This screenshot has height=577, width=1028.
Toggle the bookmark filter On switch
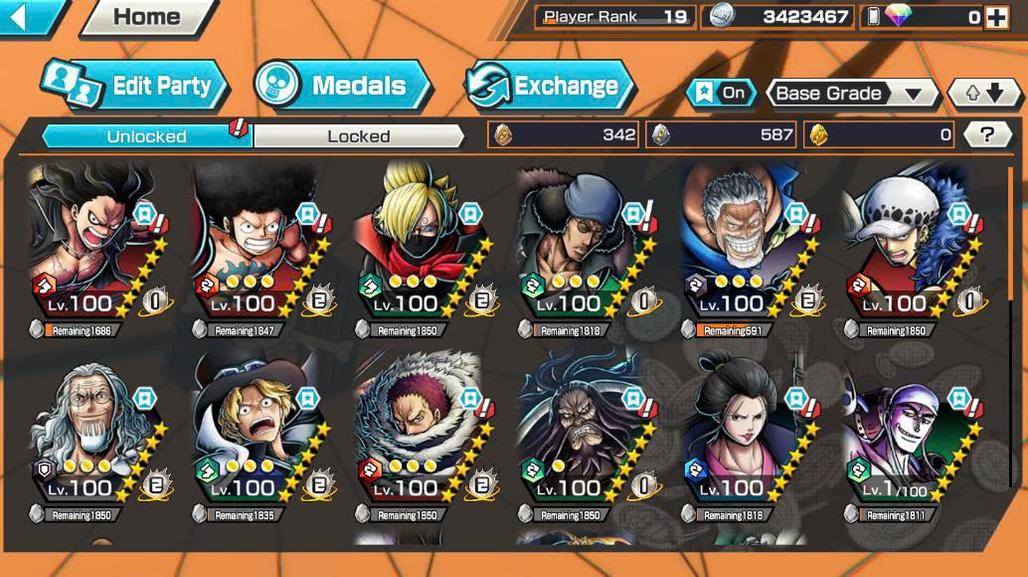coord(722,93)
